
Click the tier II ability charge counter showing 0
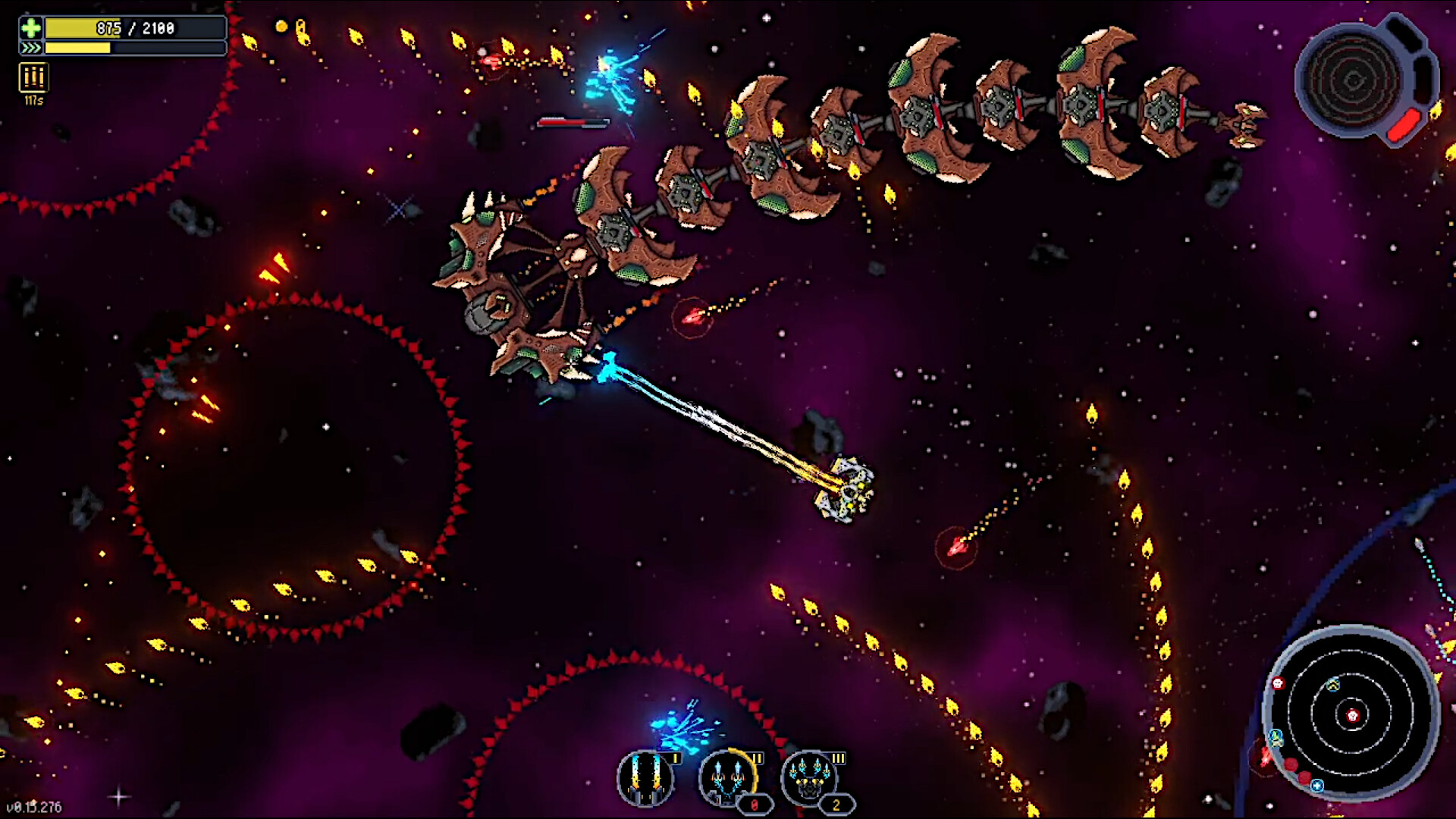pos(754,804)
